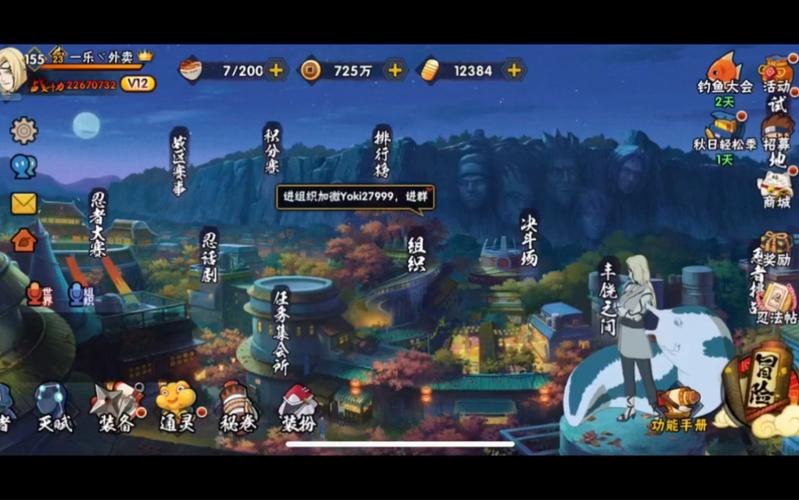Open the 天赋 talent menu
This screenshot has width=799, height=500.
pos(53,405)
